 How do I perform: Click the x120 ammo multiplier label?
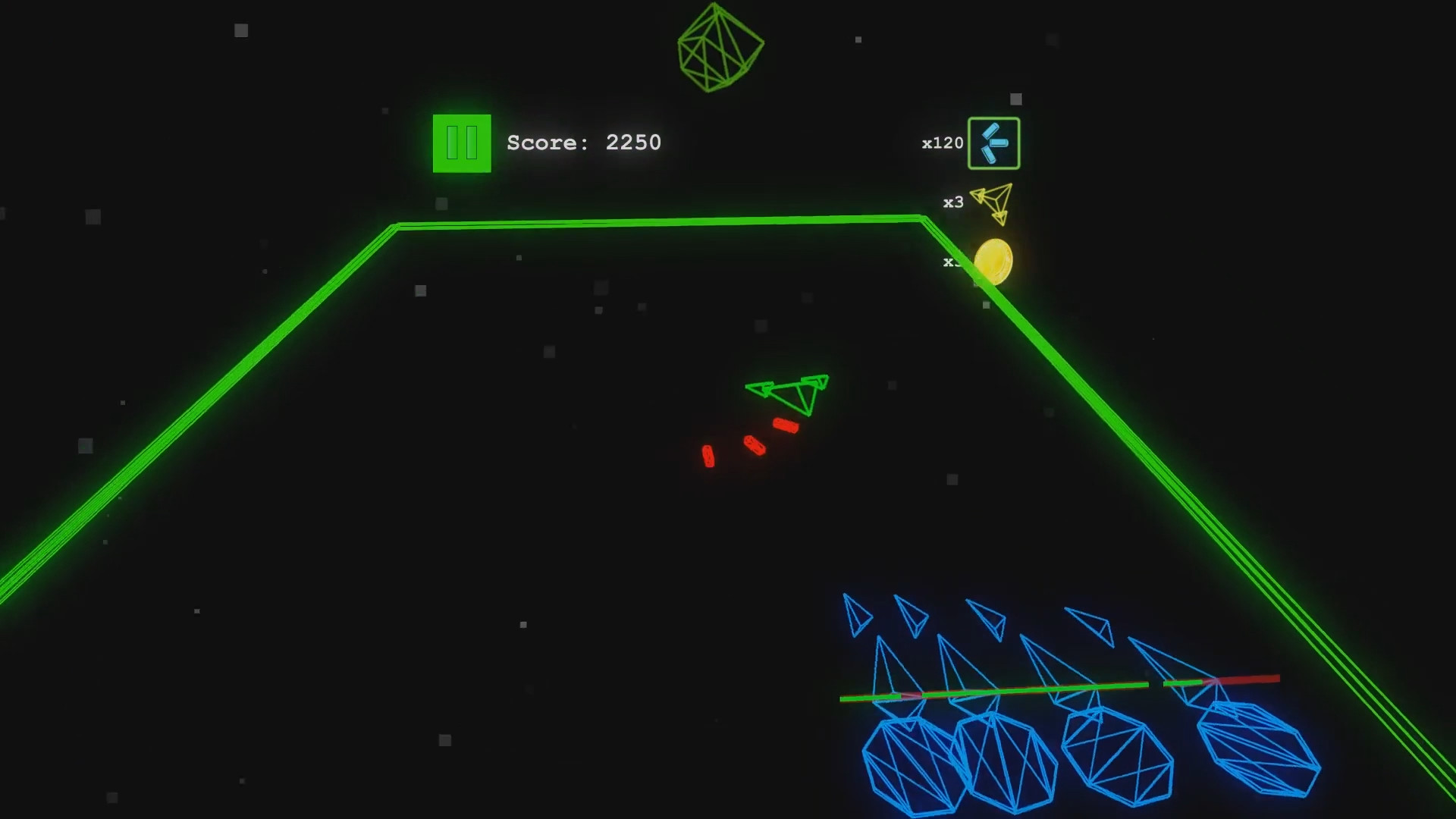click(x=942, y=143)
